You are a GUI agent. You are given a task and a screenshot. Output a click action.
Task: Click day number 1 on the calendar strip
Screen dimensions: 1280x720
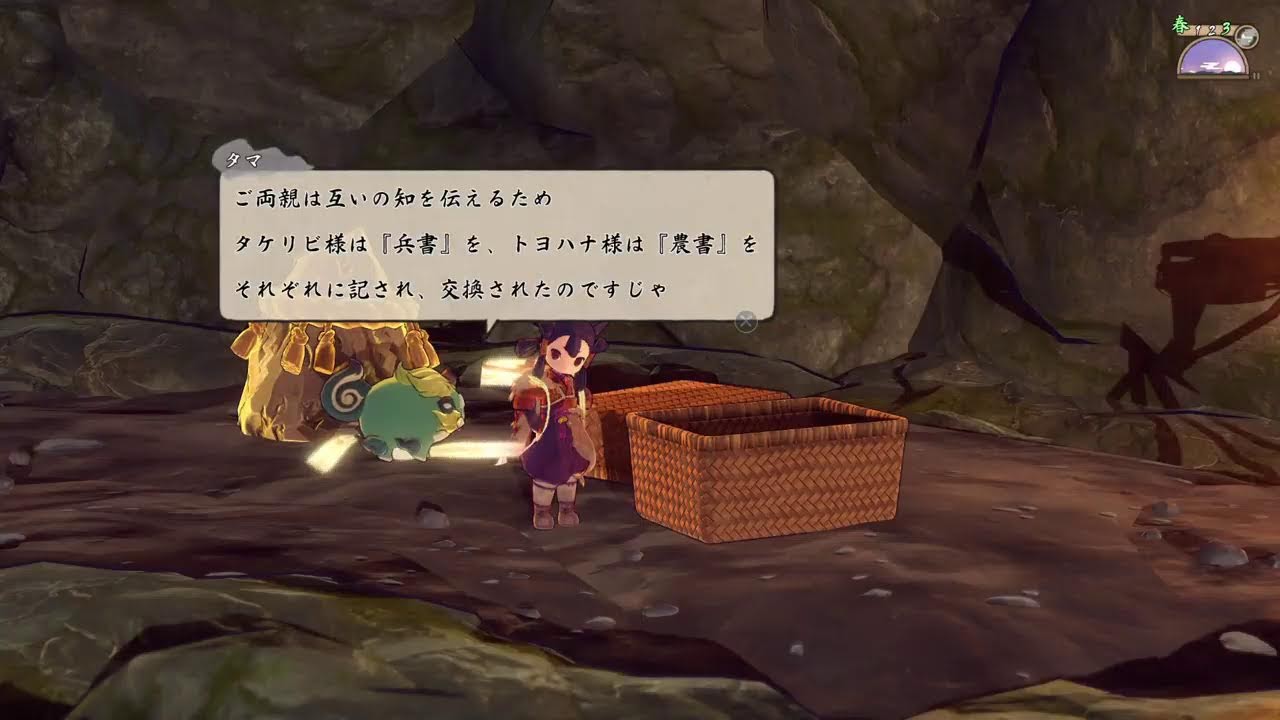[1197, 29]
